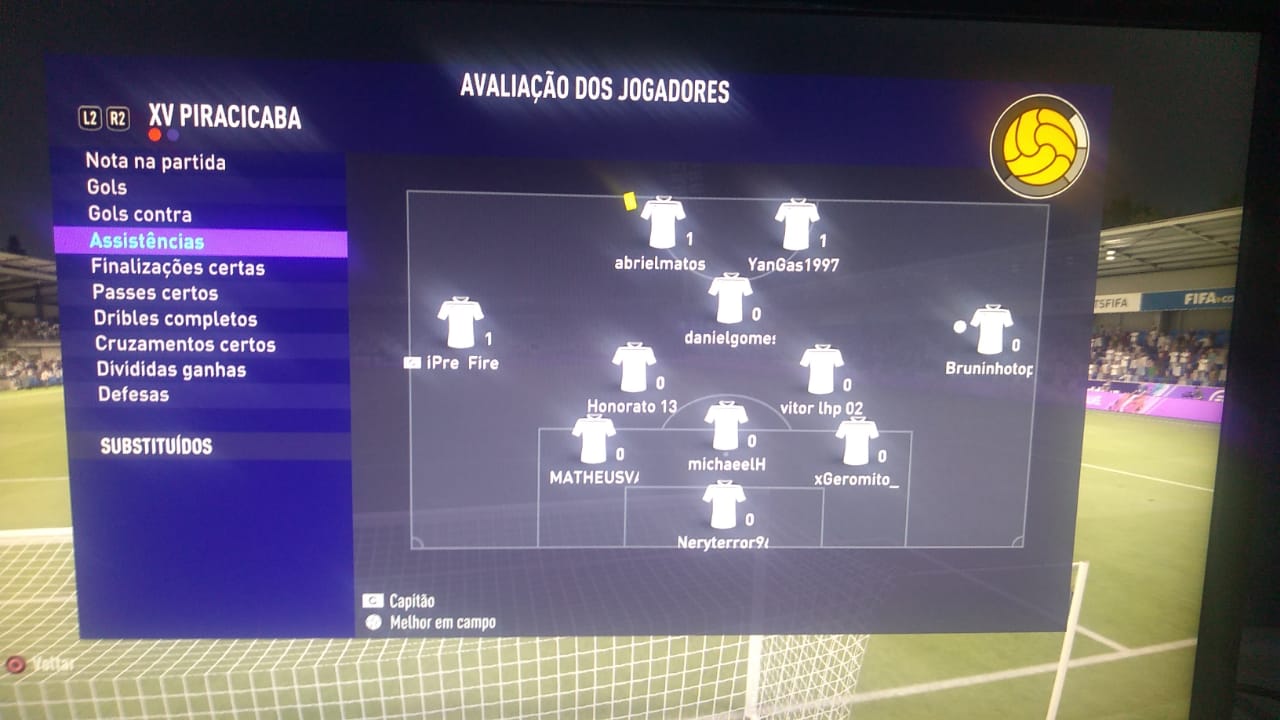Choose goalkeeper Neryterror shirt
Screen dimensions: 1280x720
tap(723, 505)
